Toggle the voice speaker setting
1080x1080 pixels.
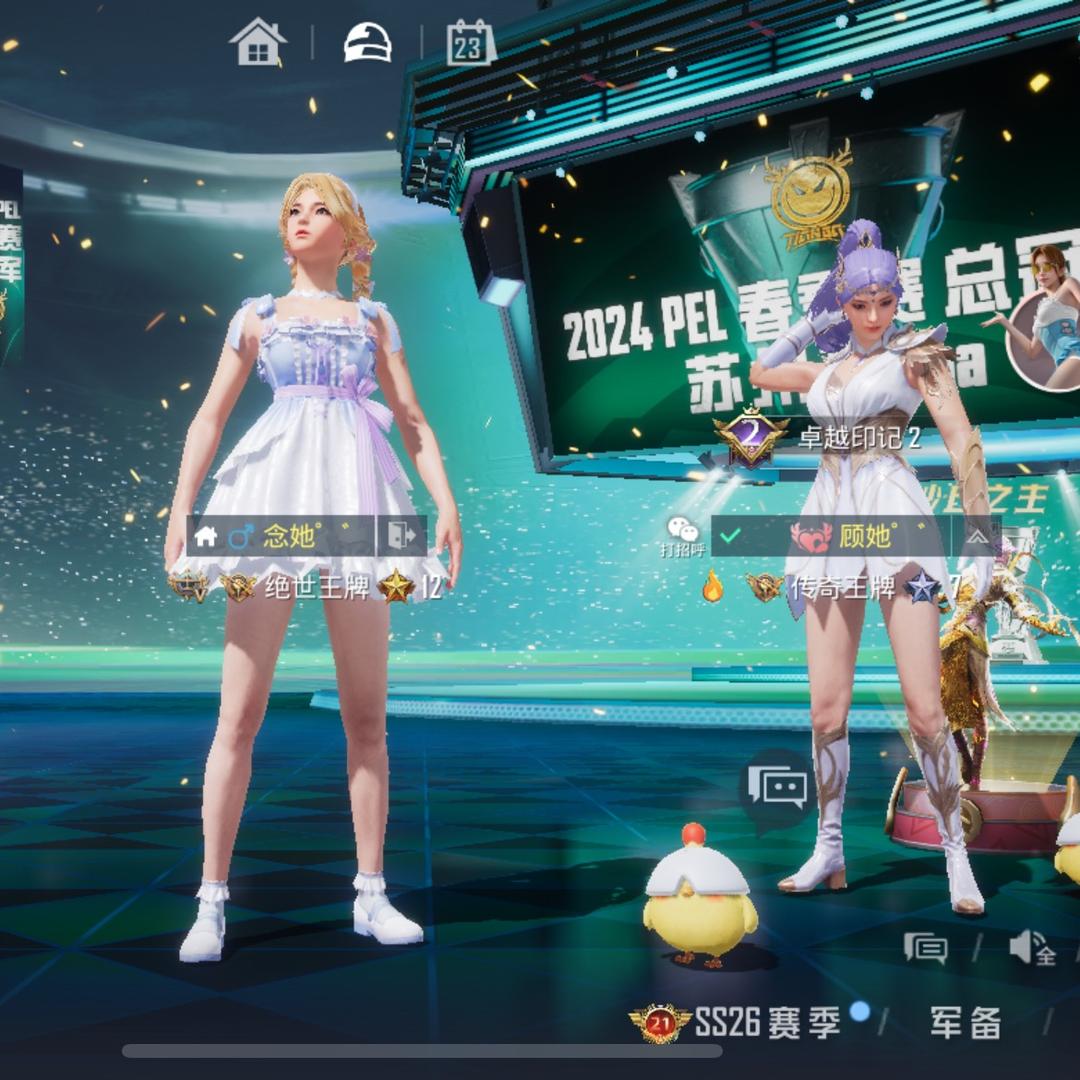pos(1031,947)
